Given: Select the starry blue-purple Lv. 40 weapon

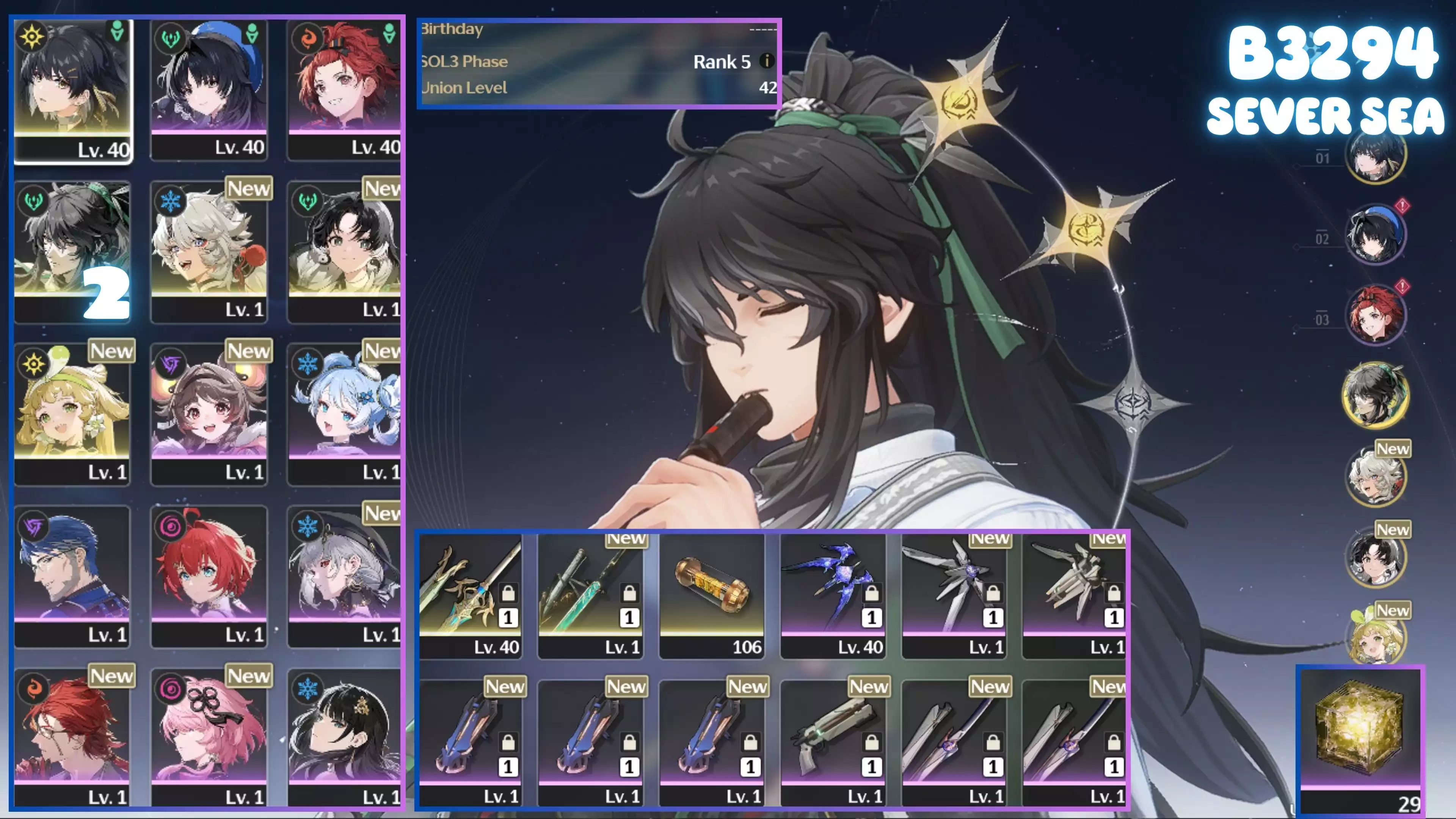Looking at the screenshot, I should point(833,595).
